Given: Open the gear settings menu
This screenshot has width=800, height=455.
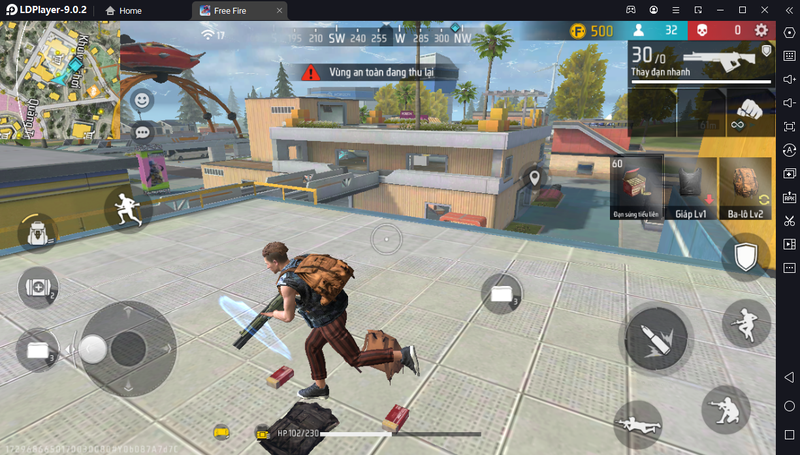Looking at the screenshot, I should [x=762, y=31].
